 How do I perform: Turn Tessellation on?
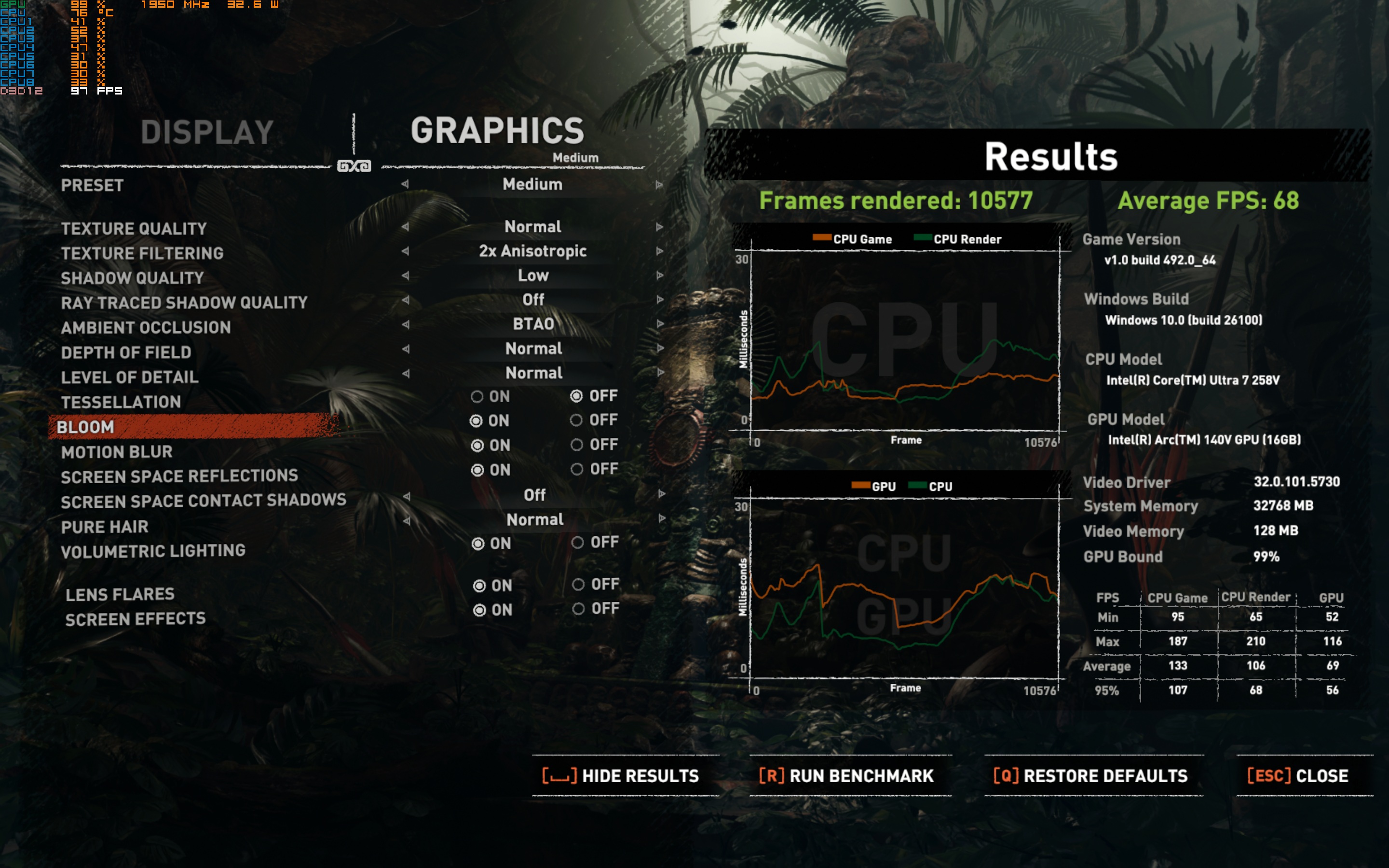tap(477, 397)
